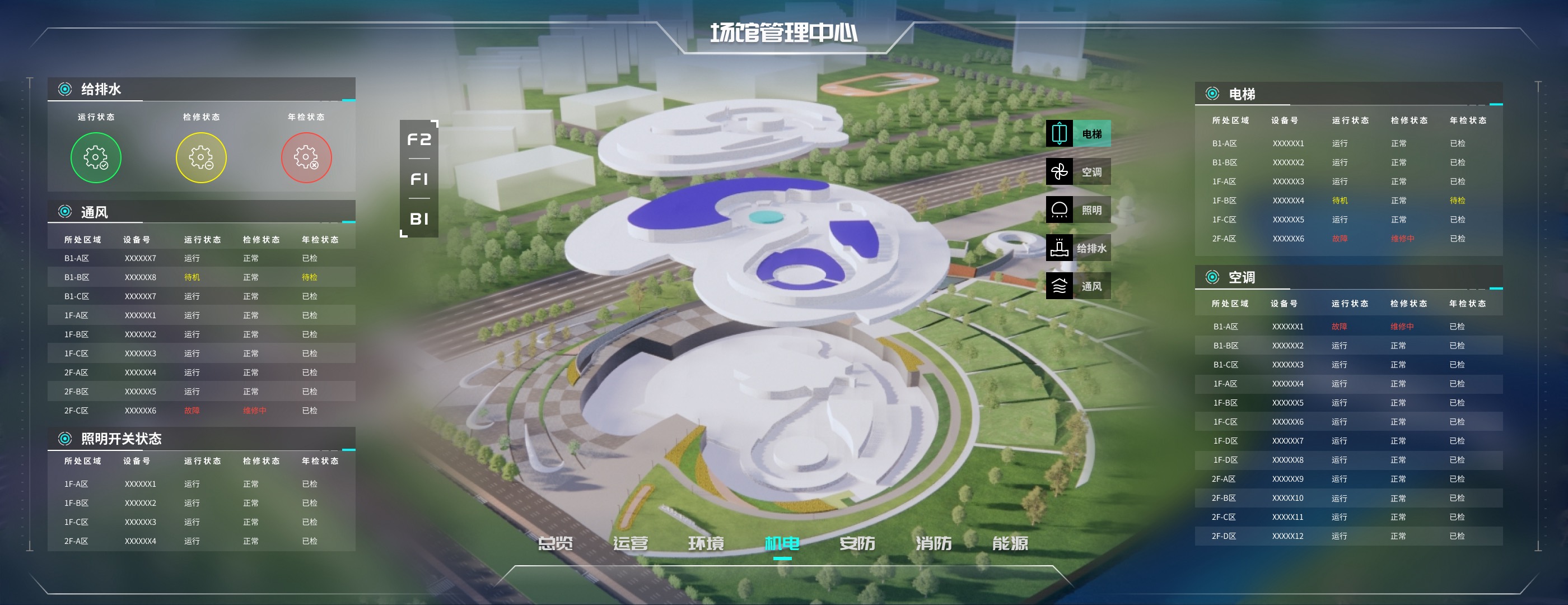Select the 环境 environment tab
1568x605 pixels.
[x=706, y=542]
